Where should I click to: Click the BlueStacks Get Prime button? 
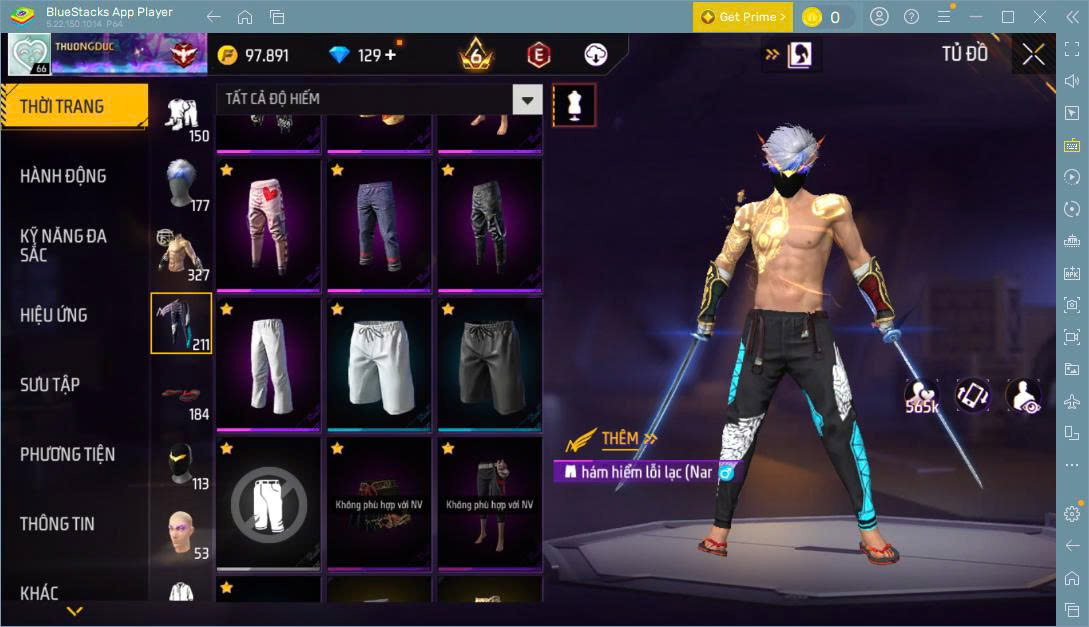coord(742,17)
